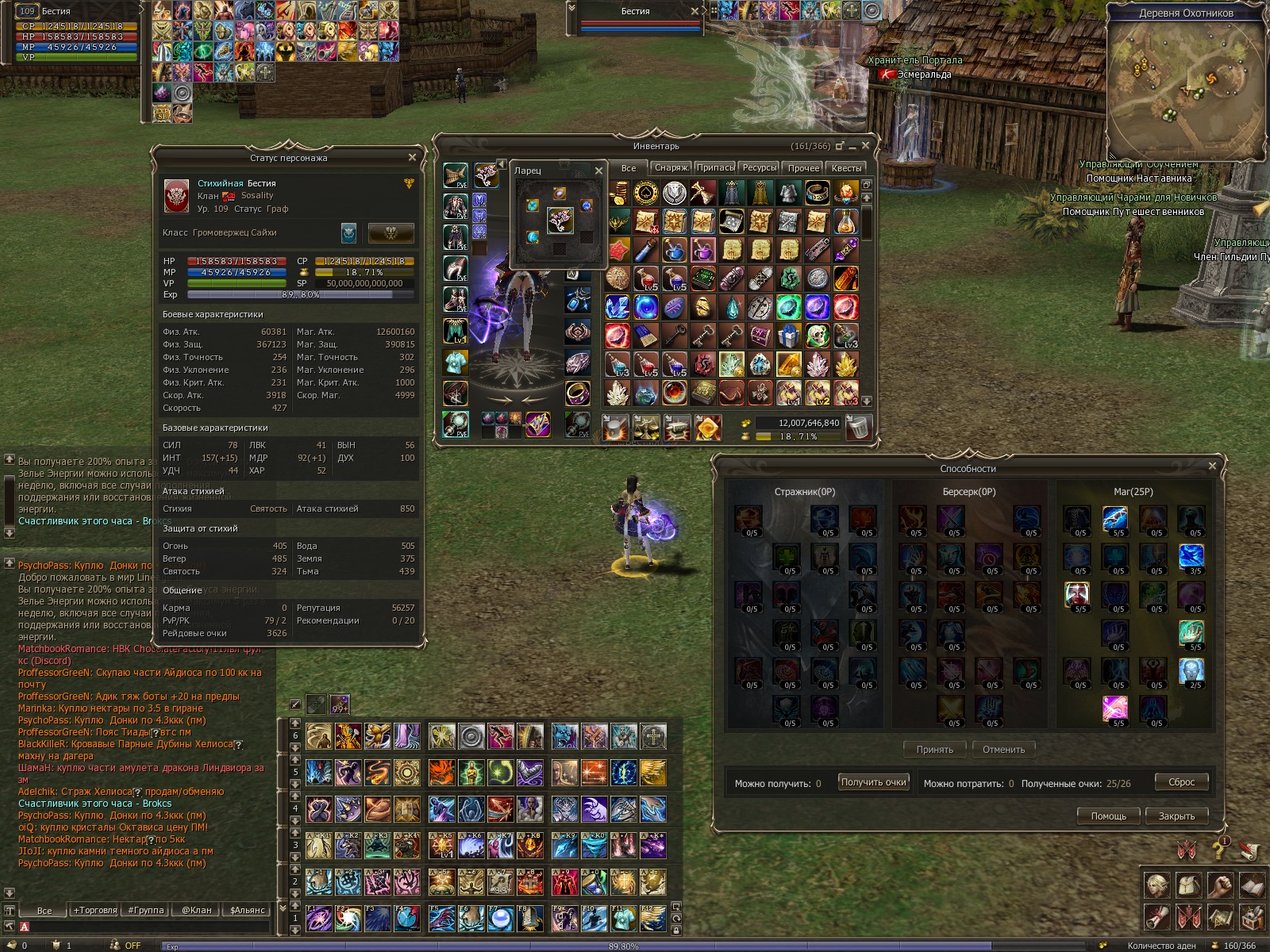Click the Принять button
This screenshot has height=952, width=1270.
tap(935, 750)
